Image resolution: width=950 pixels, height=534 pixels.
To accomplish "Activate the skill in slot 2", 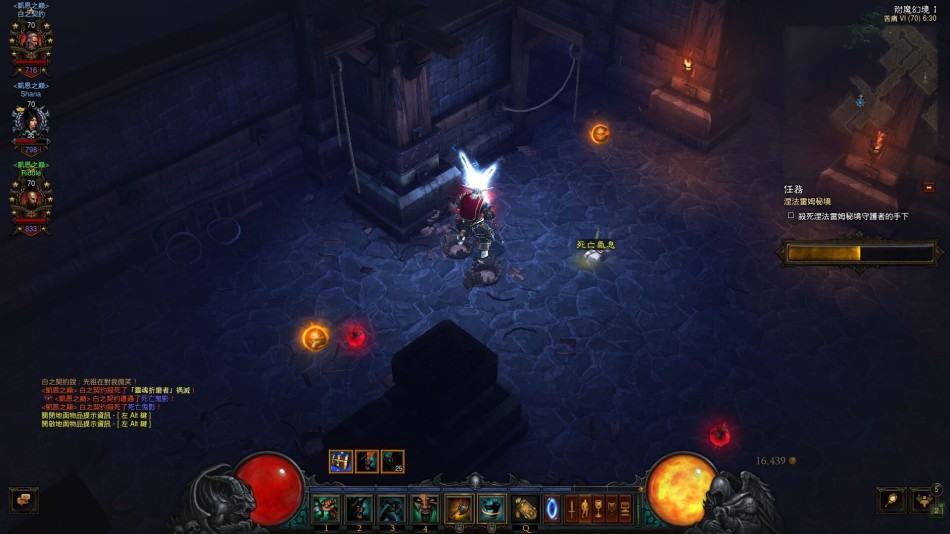I will click(x=359, y=509).
